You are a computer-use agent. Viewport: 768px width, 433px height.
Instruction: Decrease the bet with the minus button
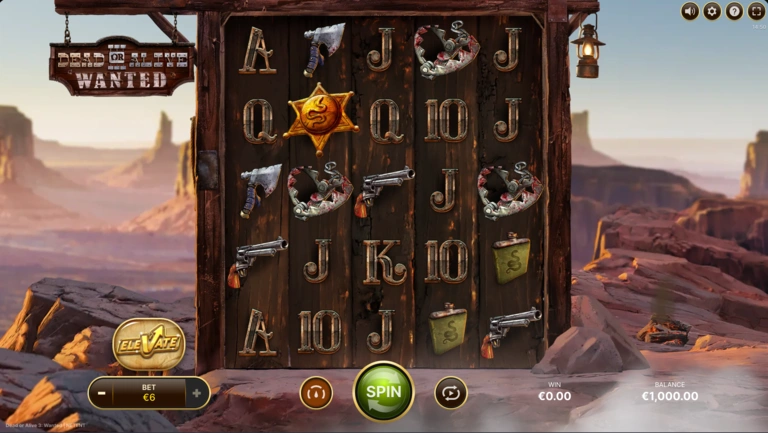click(102, 393)
